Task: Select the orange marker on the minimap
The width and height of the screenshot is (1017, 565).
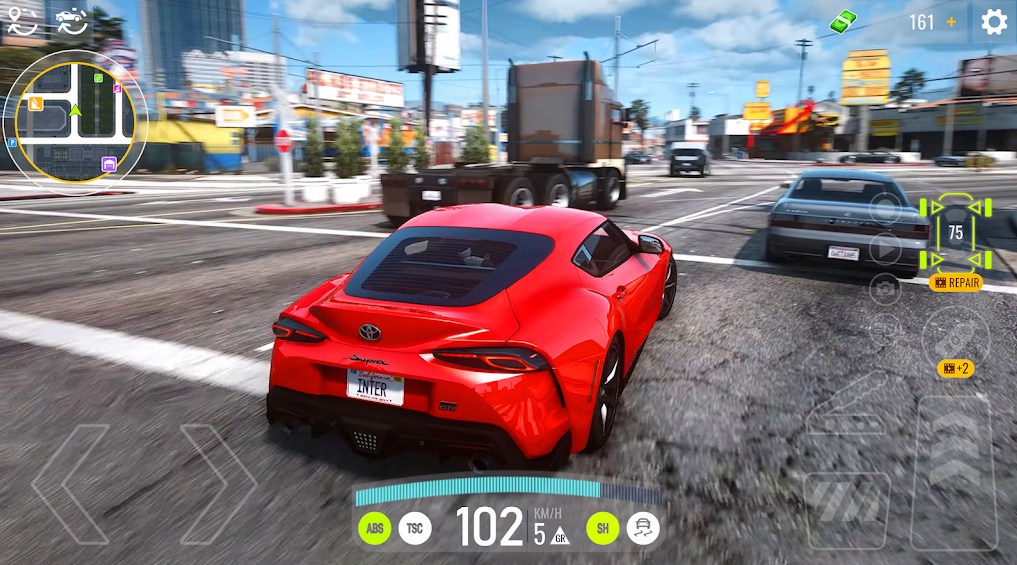Action: tap(36, 102)
